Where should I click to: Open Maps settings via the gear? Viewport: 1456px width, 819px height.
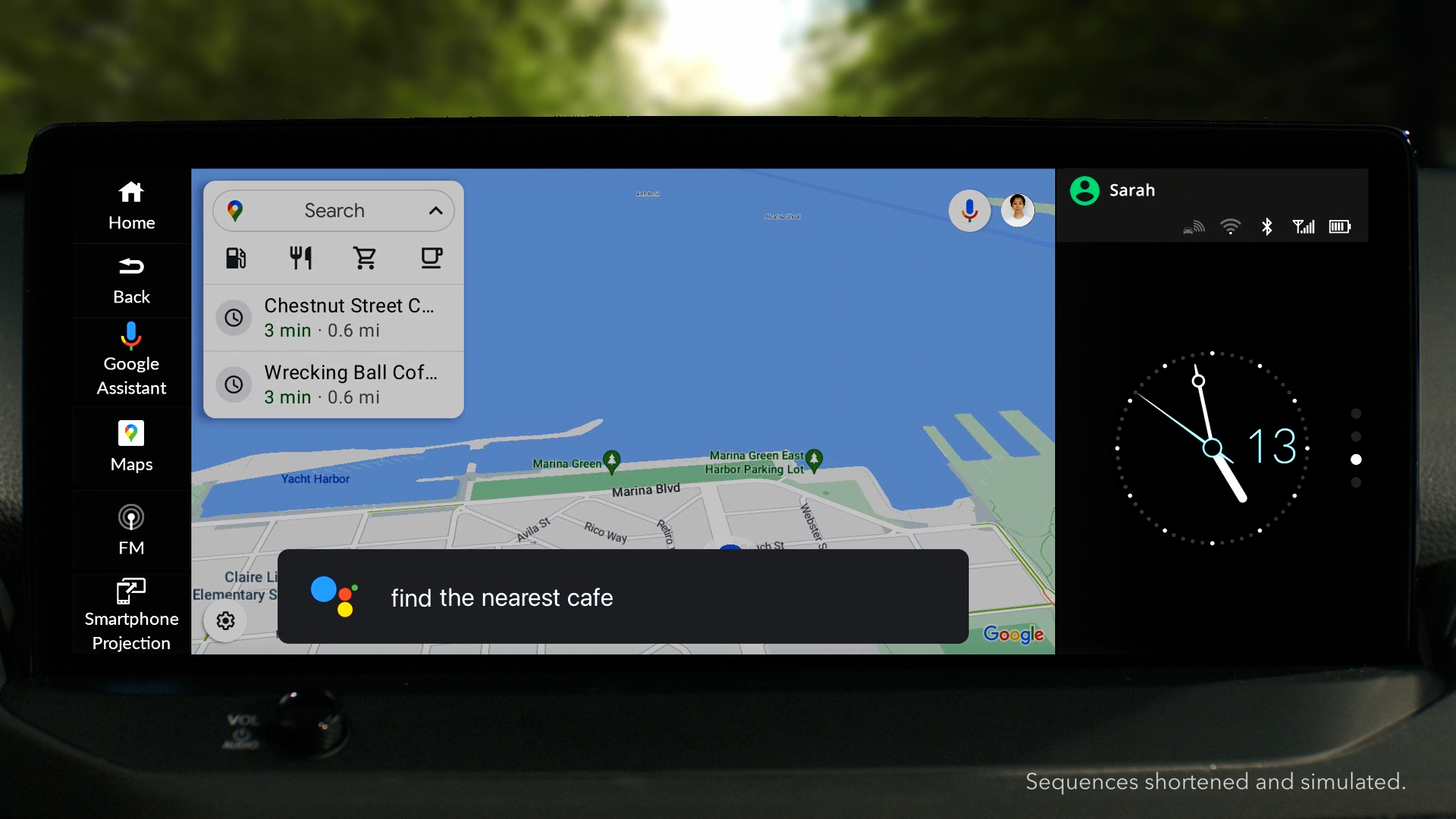(224, 620)
